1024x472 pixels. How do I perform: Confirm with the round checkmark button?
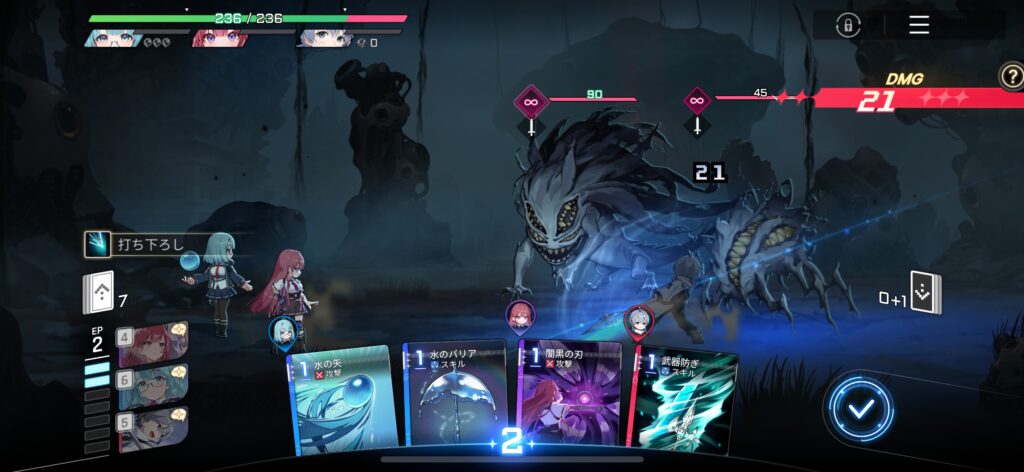click(859, 406)
